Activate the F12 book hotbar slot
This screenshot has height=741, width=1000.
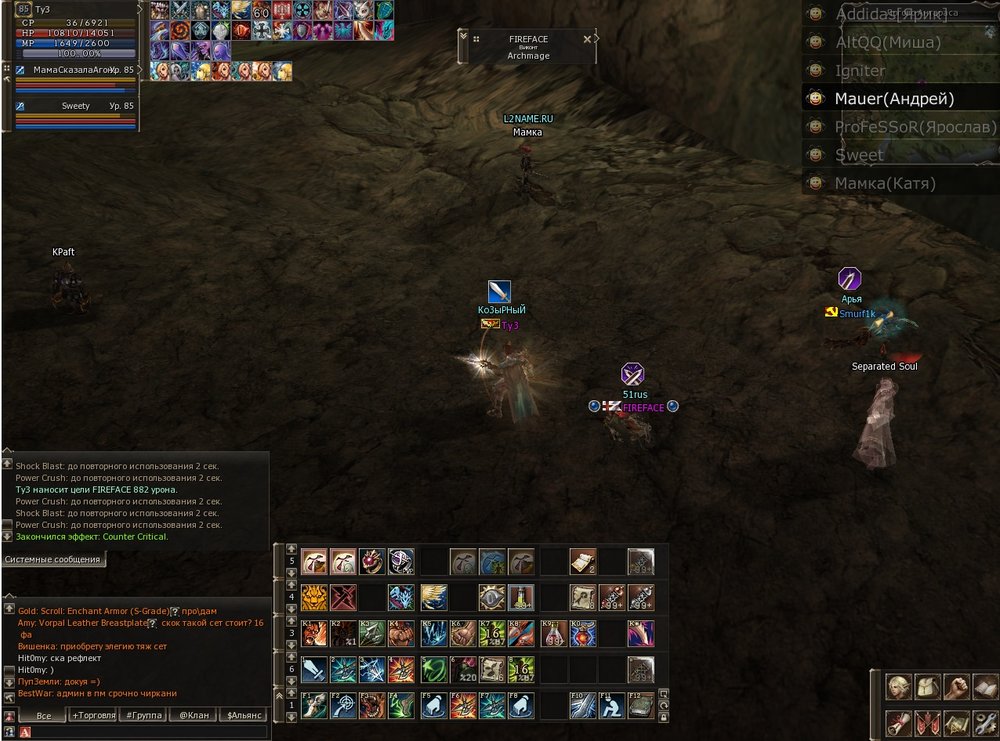(641, 705)
